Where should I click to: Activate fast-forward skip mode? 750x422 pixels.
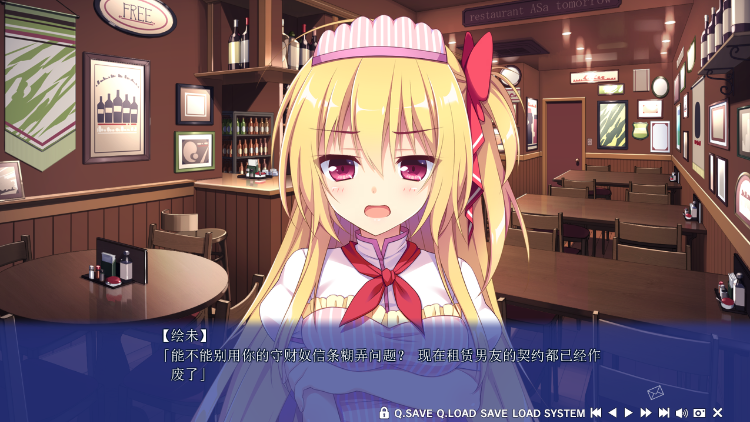click(646, 413)
